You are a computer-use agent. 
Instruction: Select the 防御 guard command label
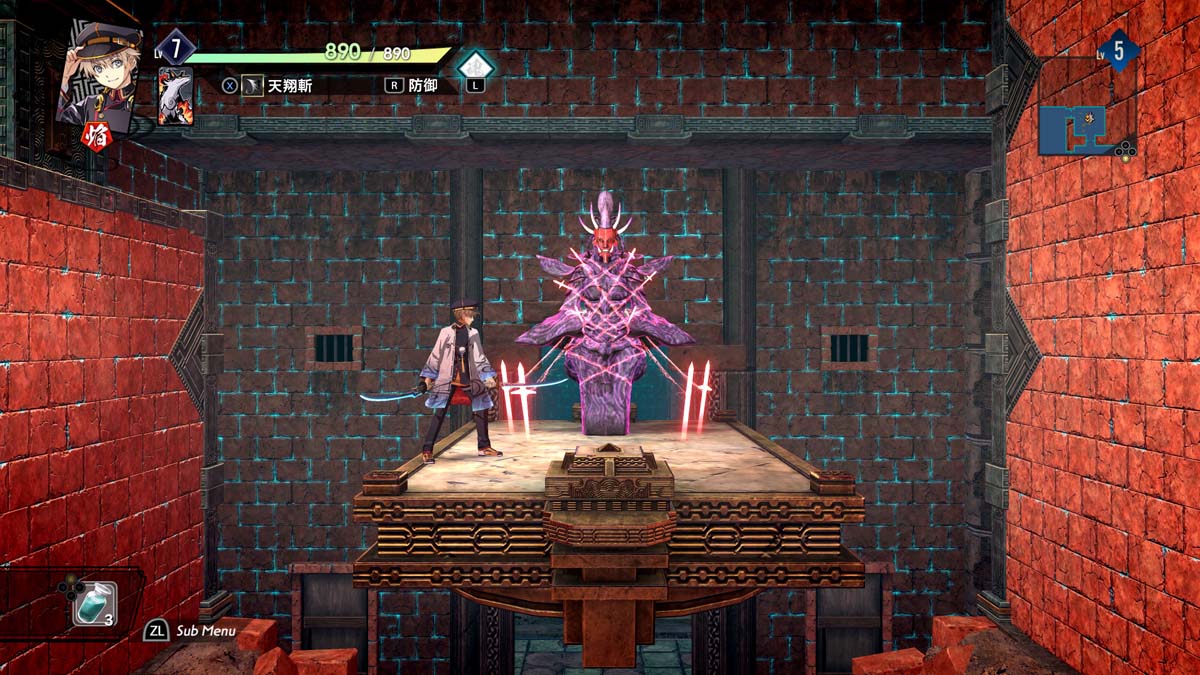(x=423, y=85)
